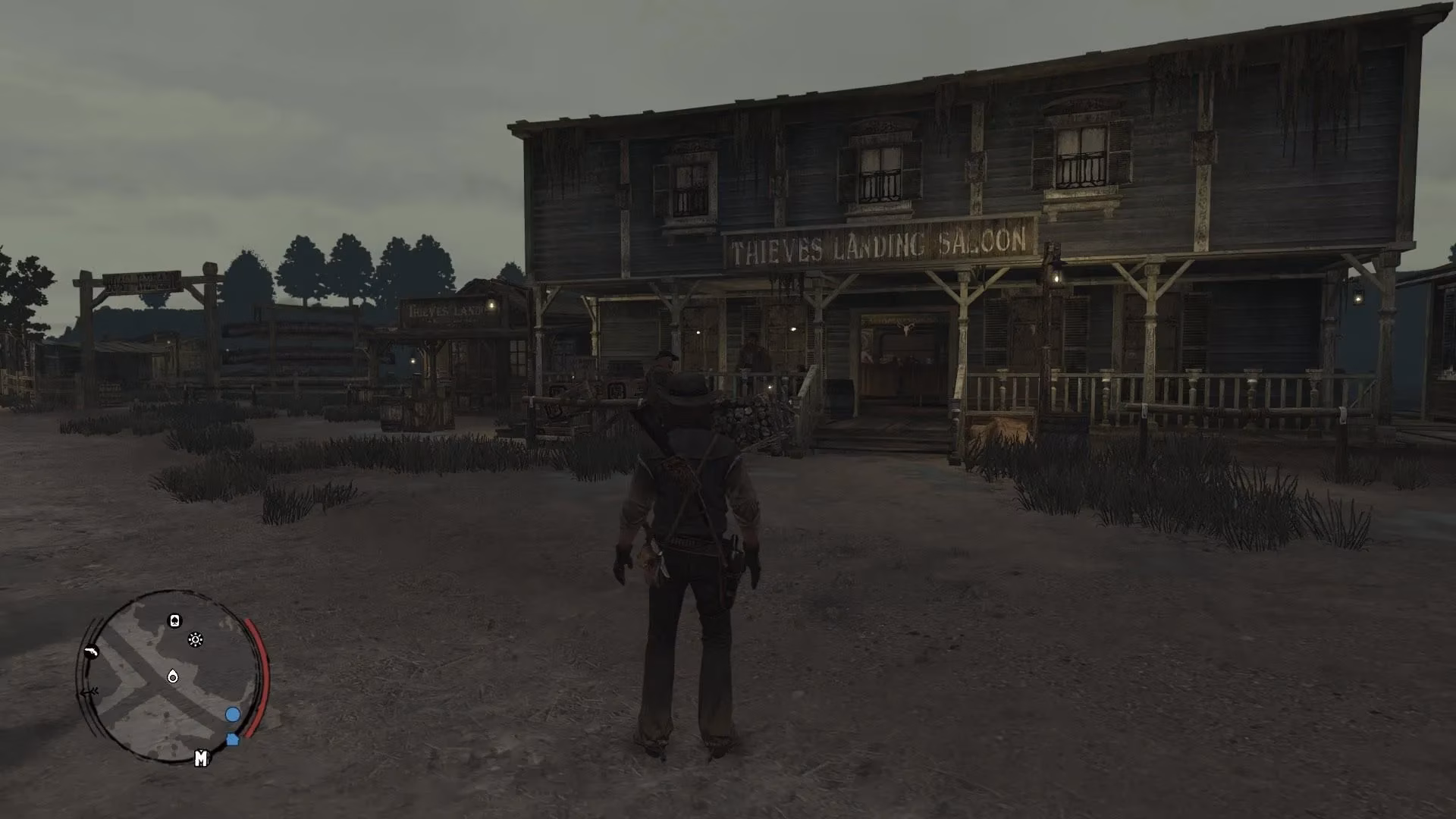Click the spade gambling icon on the minimap
Screen dimensions: 1456x819
174,620
